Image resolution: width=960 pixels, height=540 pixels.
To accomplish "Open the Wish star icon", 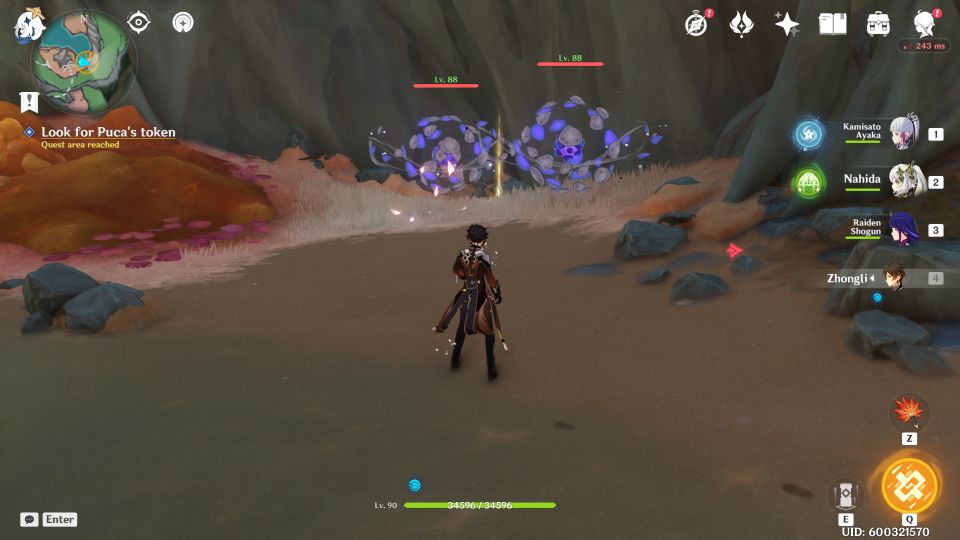I will tap(787, 24).
